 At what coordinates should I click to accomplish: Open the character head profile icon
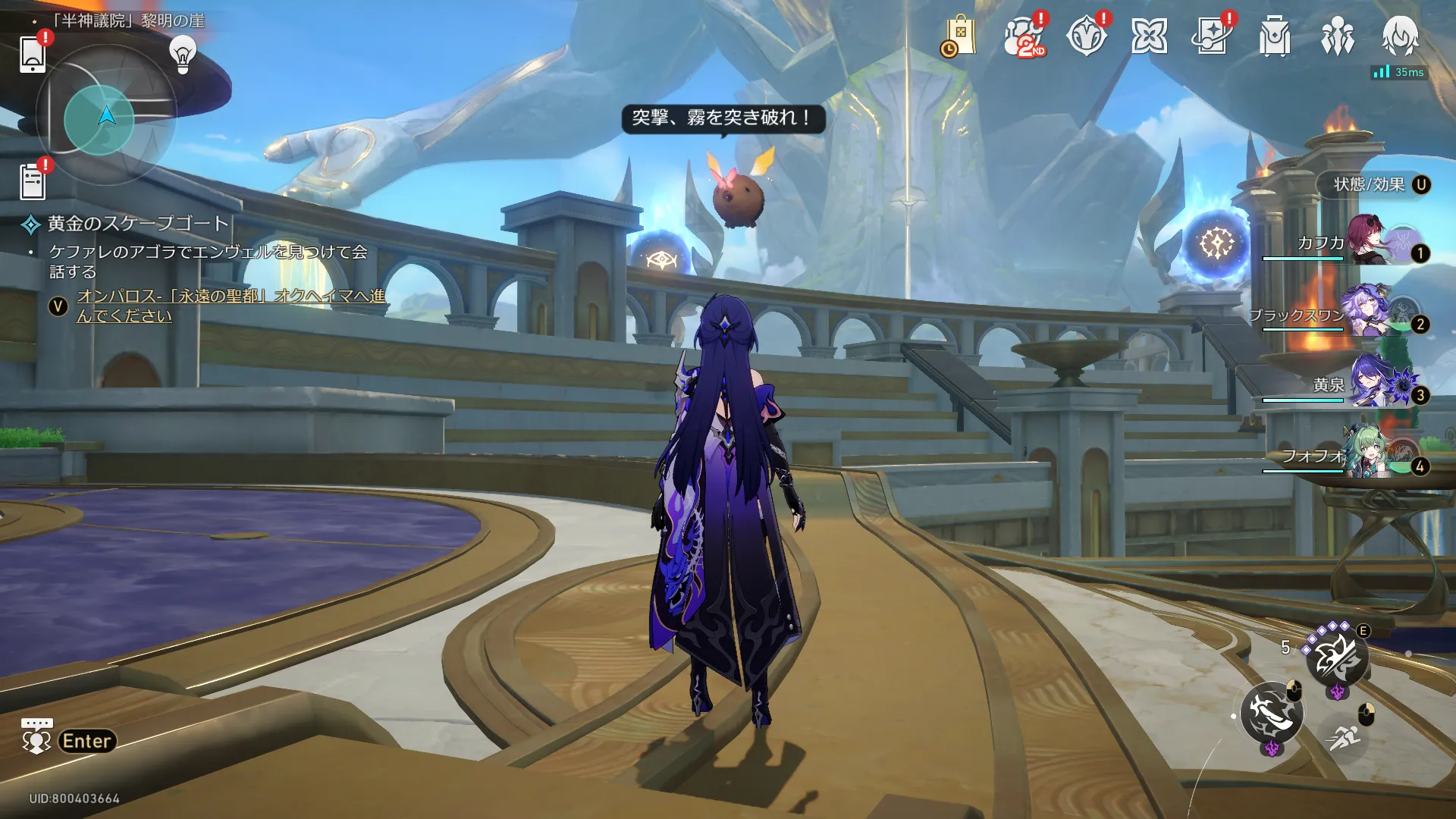tap(1400, 37)
